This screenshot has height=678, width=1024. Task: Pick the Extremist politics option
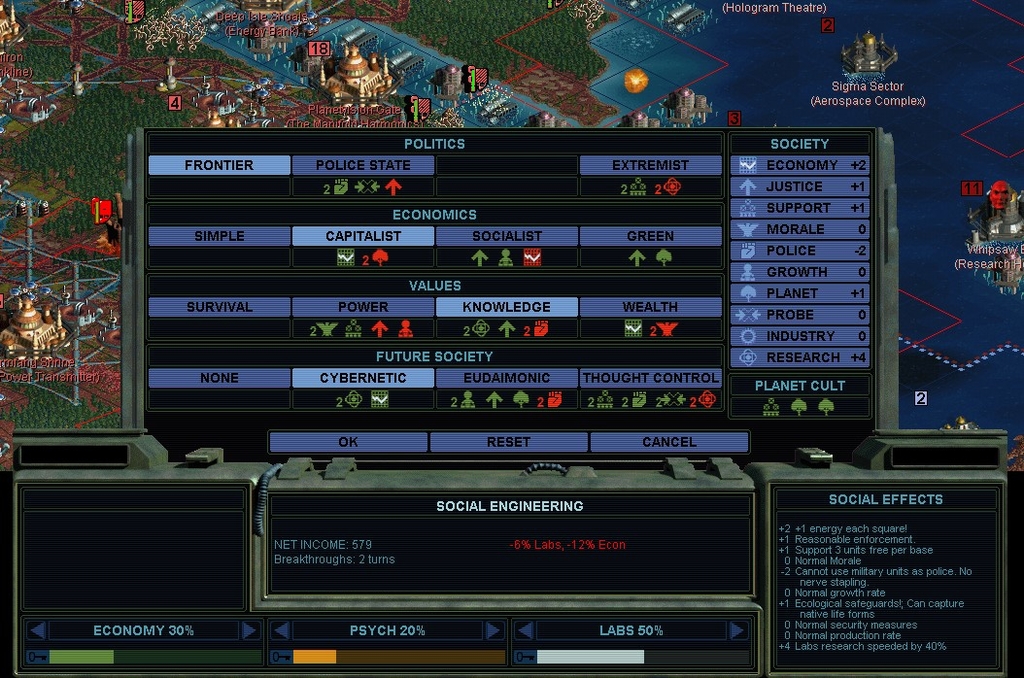[650, 165]
